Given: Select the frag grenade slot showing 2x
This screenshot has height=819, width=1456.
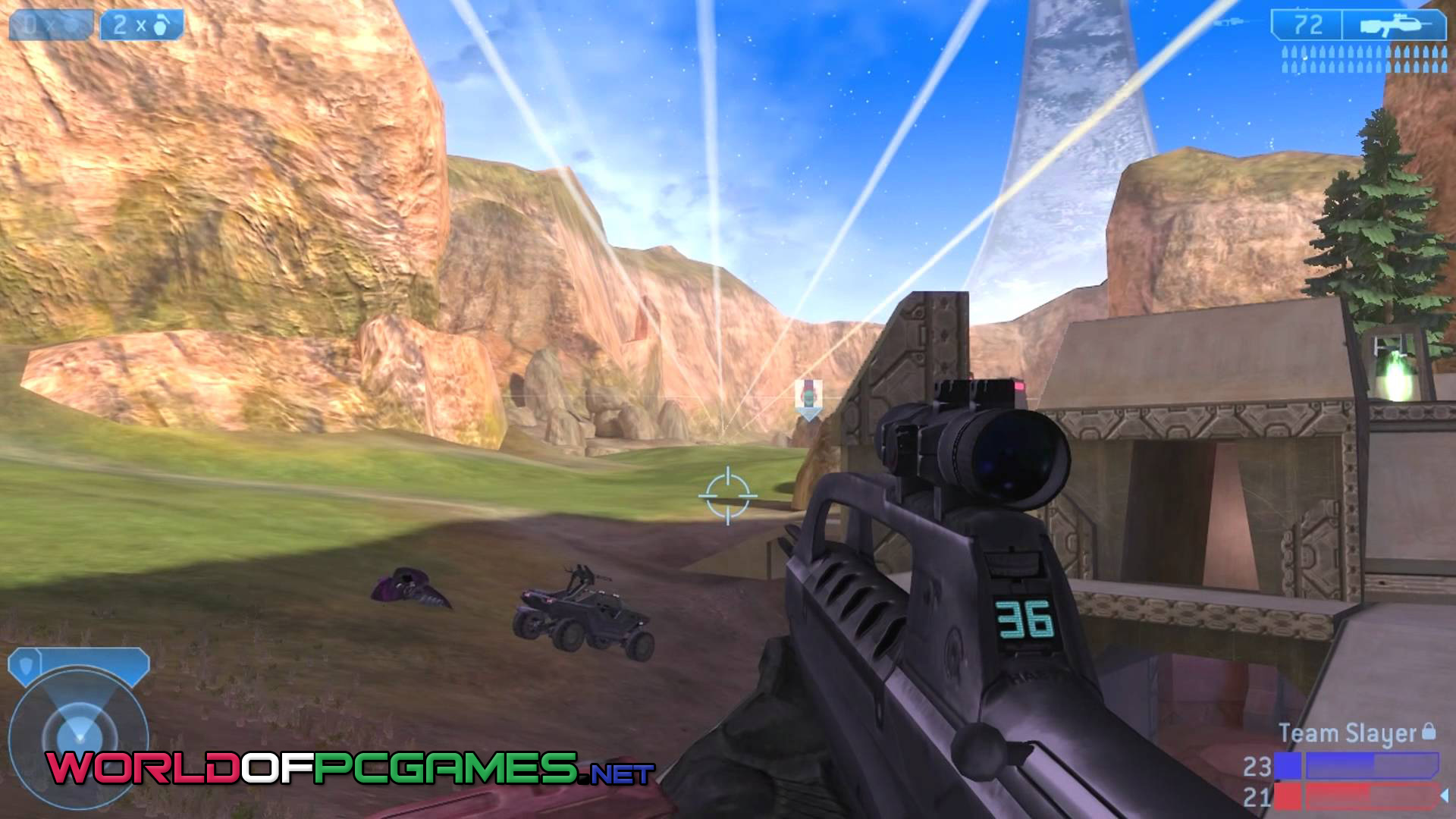Looking at the screenshot, I should 142,25.
